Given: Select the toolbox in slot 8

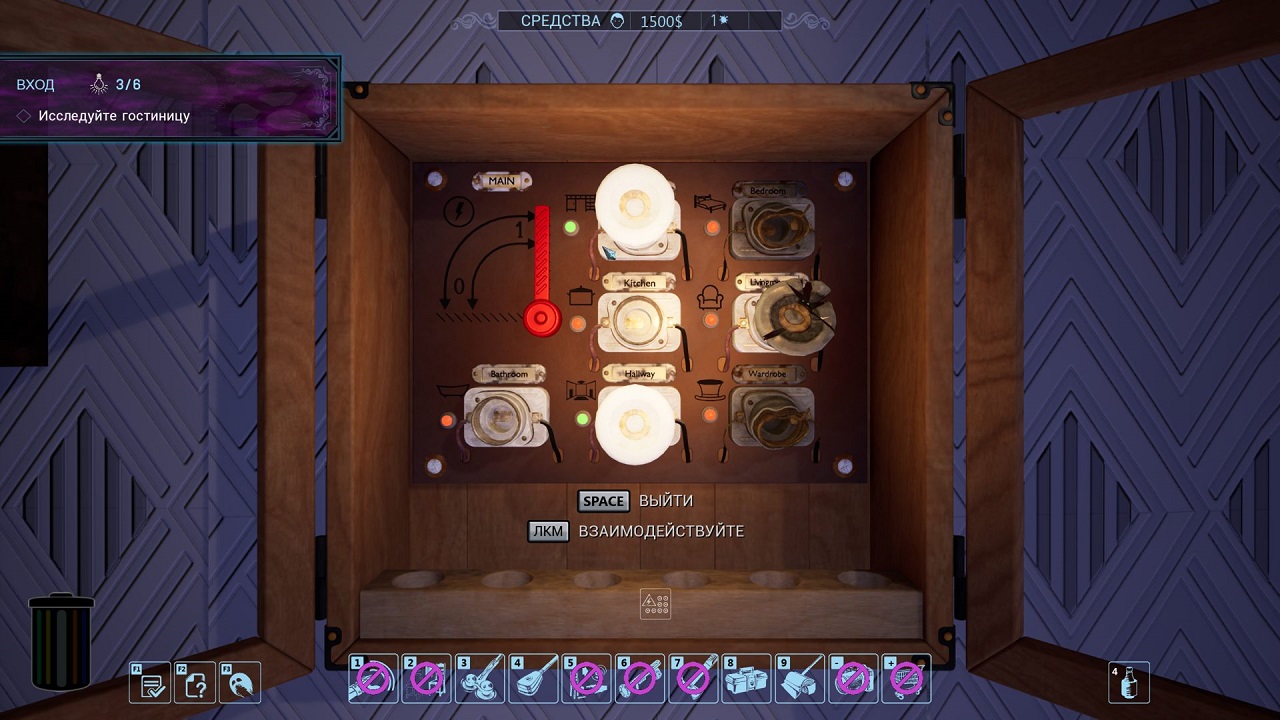Looking at the screenshot, I should point(746,679).
